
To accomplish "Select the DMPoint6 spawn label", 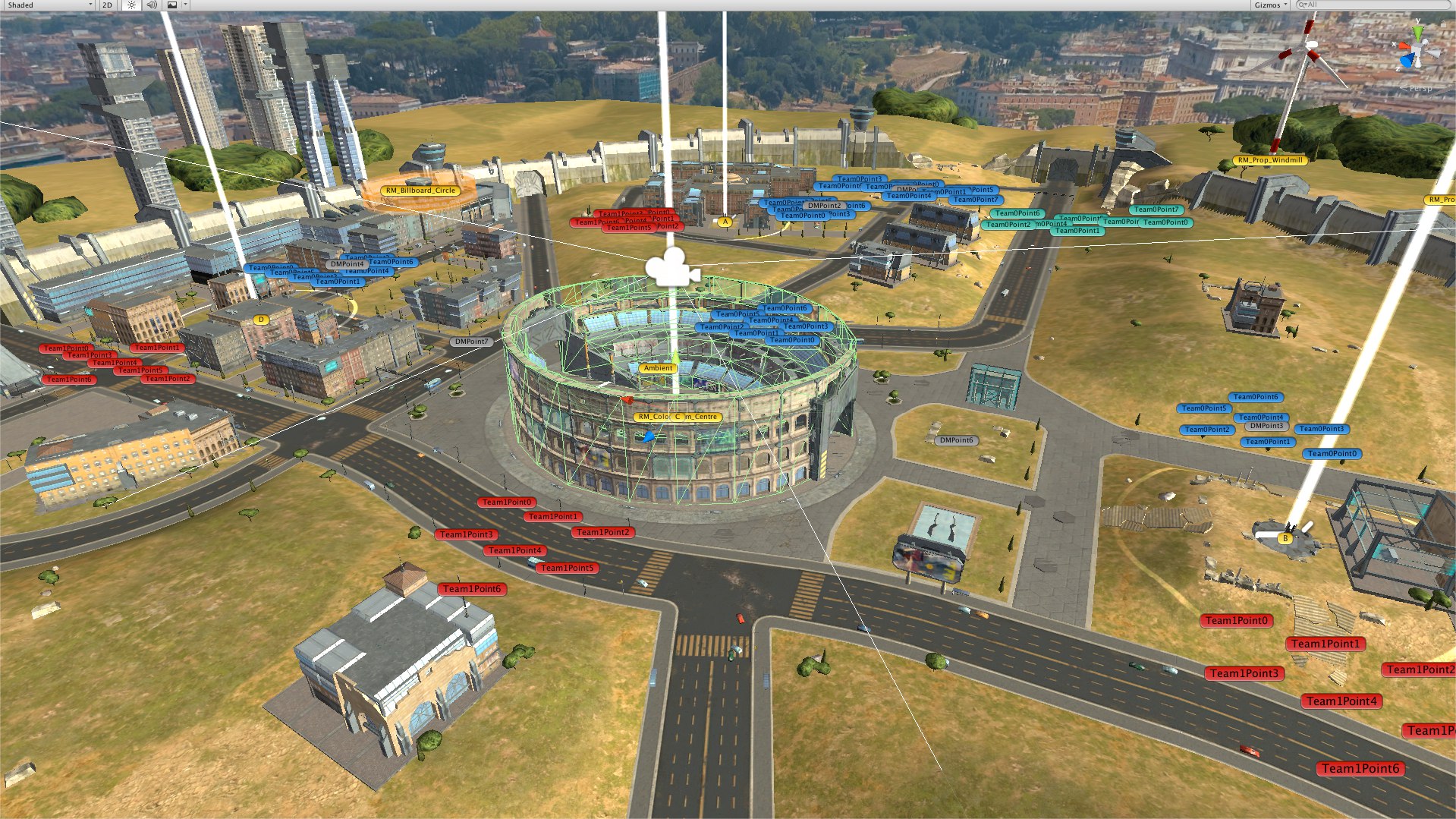I will pyautogui.click(x=955, y=440).
